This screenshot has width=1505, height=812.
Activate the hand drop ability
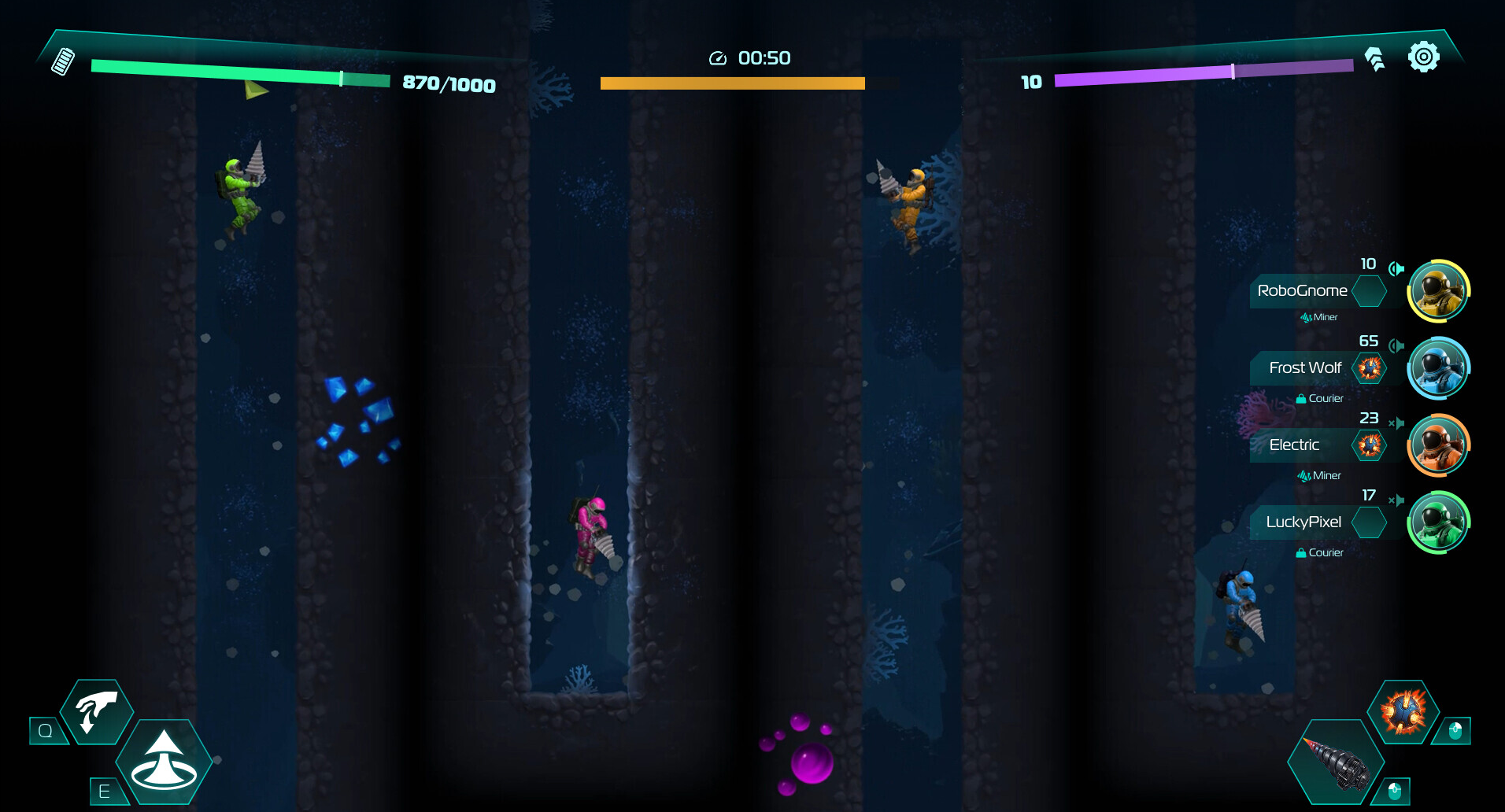pyautogui.click(x=97, y=711)
